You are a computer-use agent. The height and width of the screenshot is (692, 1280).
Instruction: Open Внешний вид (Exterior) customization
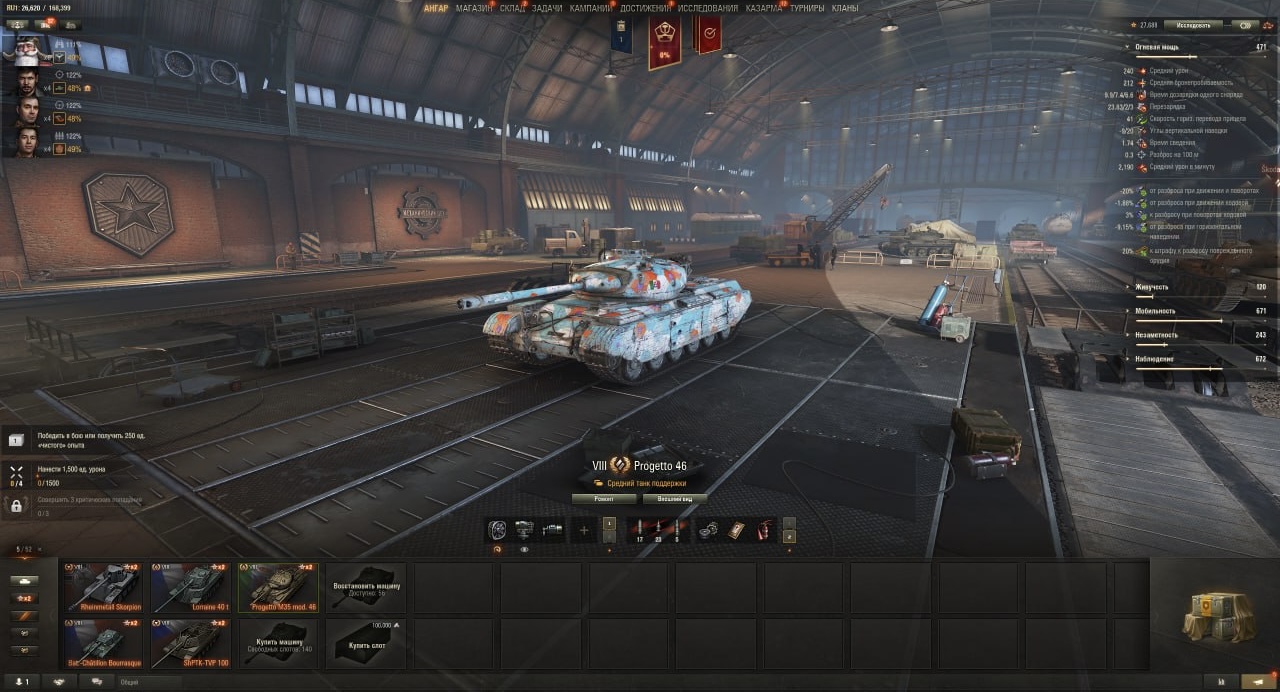pos(675,498)
